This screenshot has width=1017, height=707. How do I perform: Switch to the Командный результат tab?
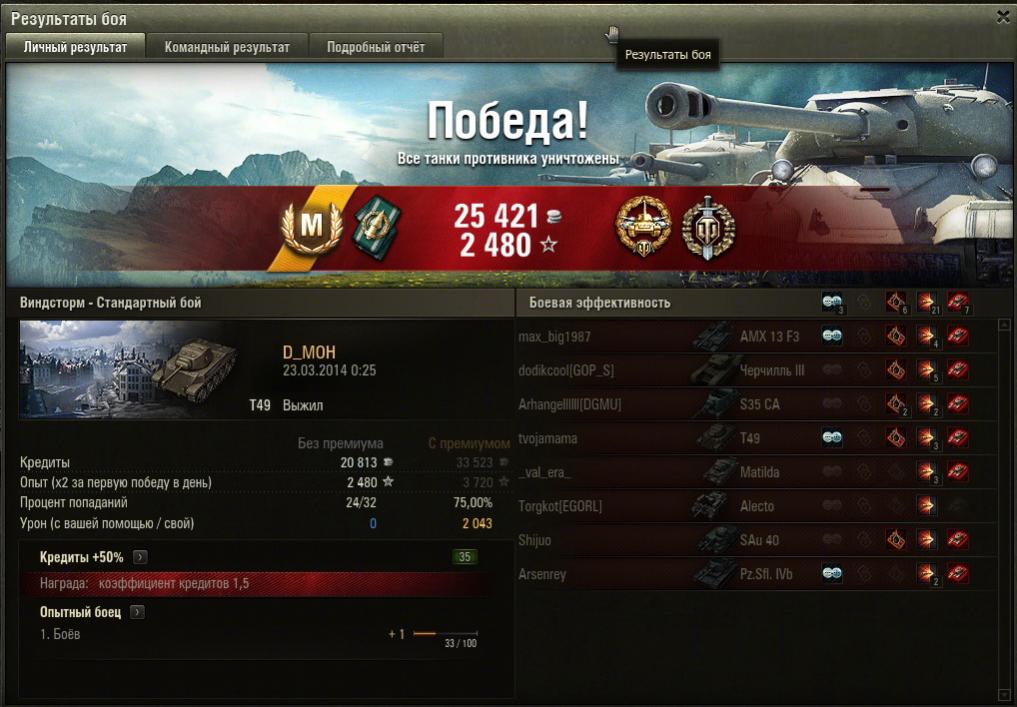(227, 47)
